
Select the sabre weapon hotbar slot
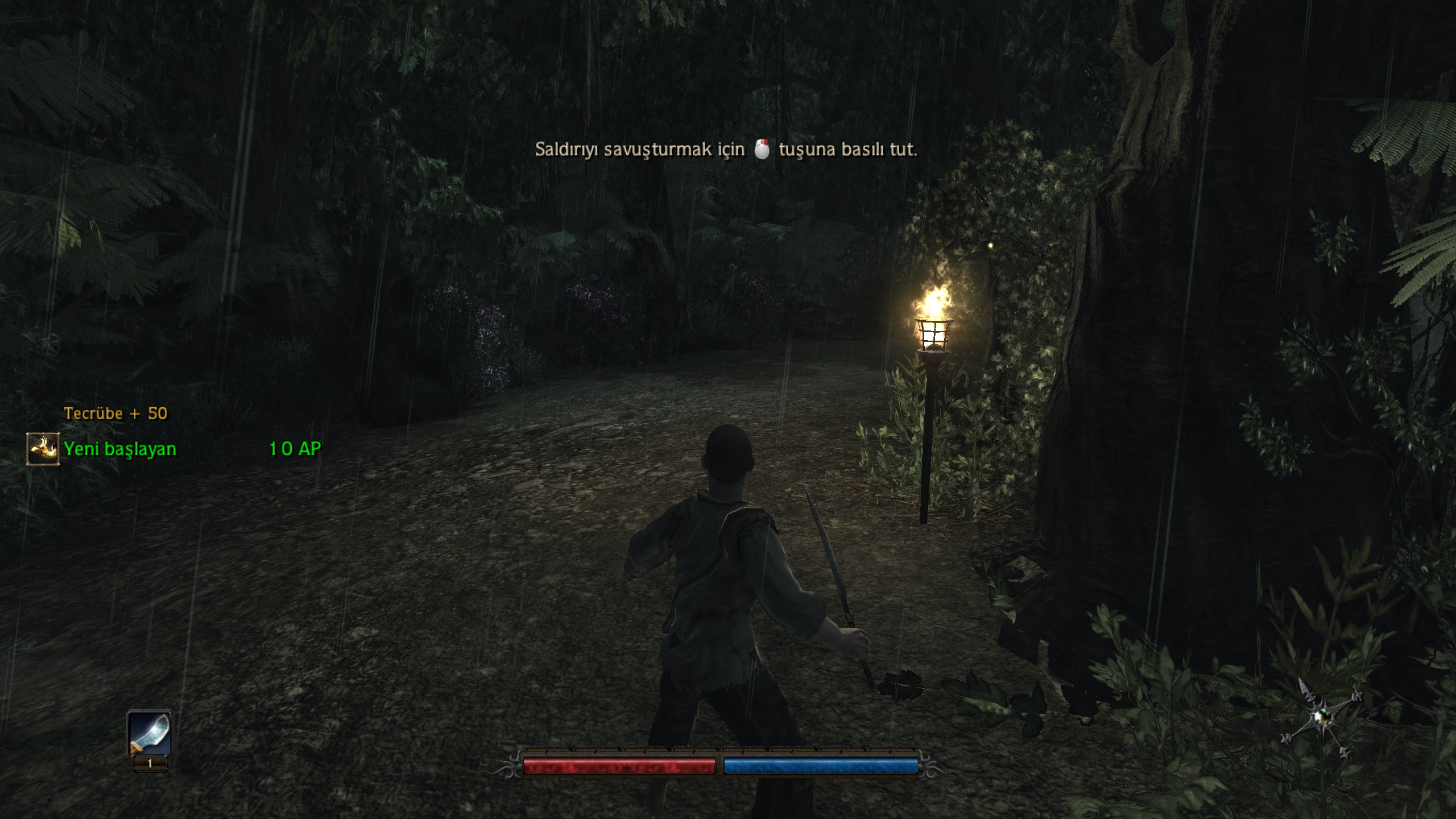point(150,734)
